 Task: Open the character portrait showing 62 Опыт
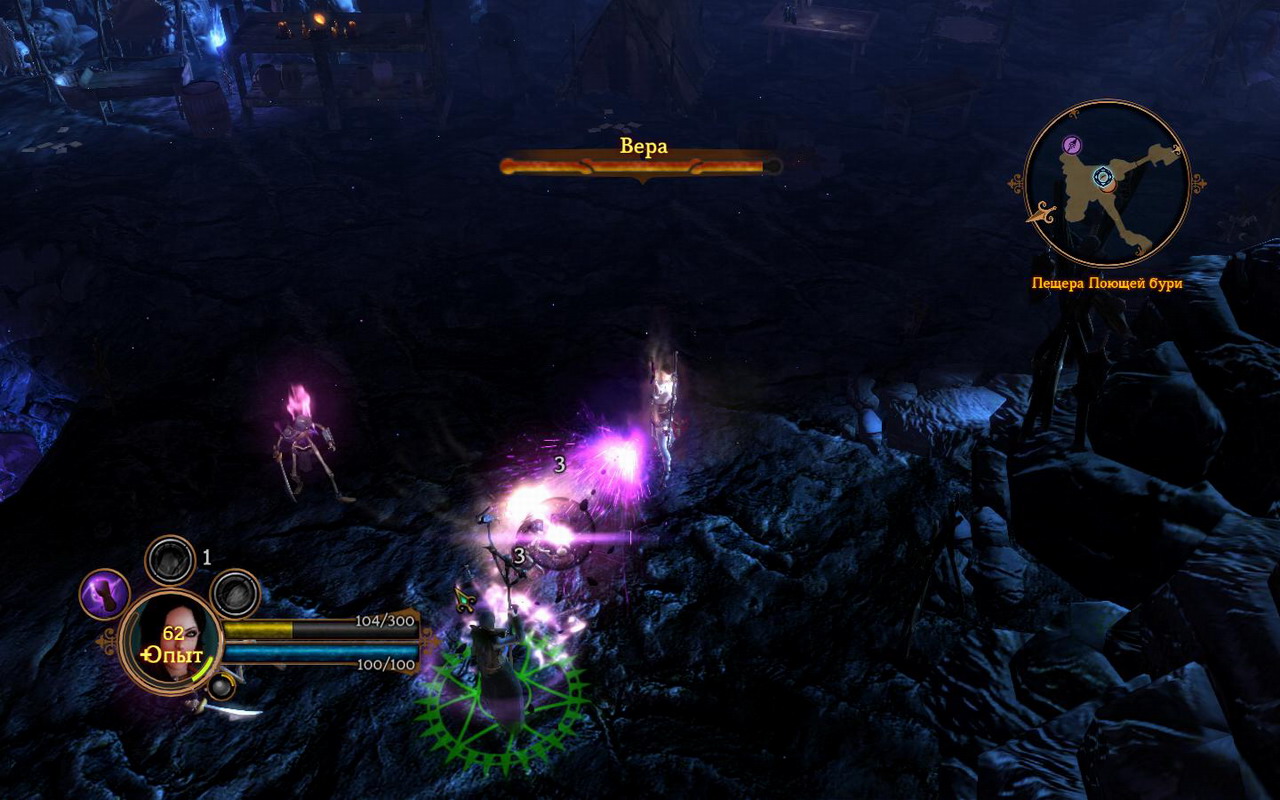[x=170, y=640]
